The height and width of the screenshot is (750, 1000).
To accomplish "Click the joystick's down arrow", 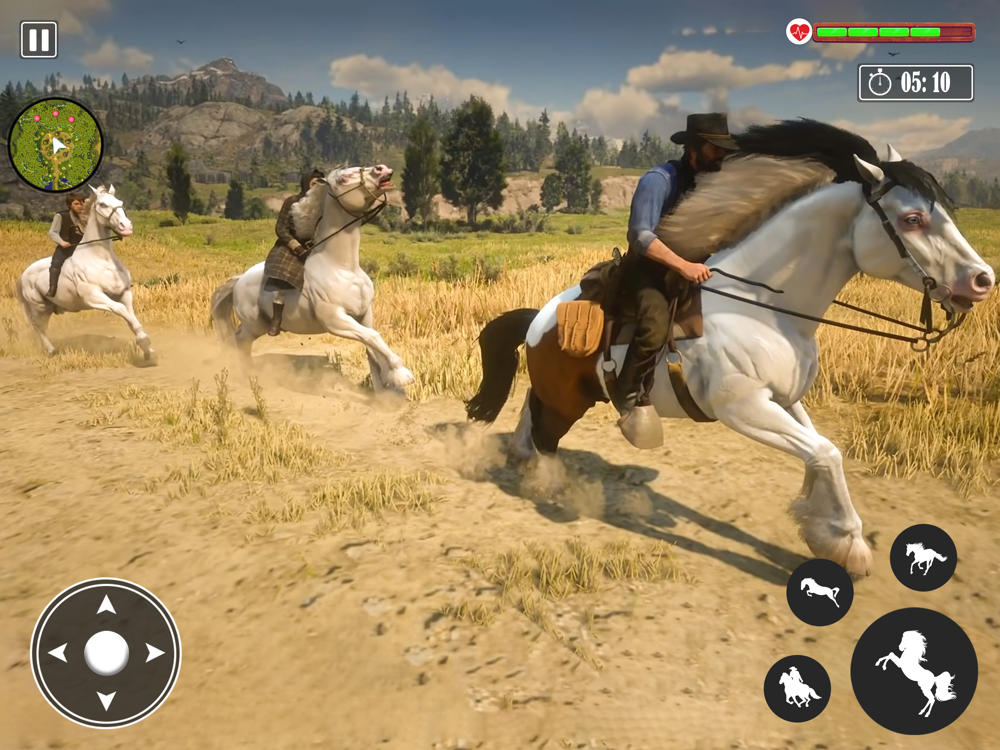I will pyautogui.click(x=106, y=700).
